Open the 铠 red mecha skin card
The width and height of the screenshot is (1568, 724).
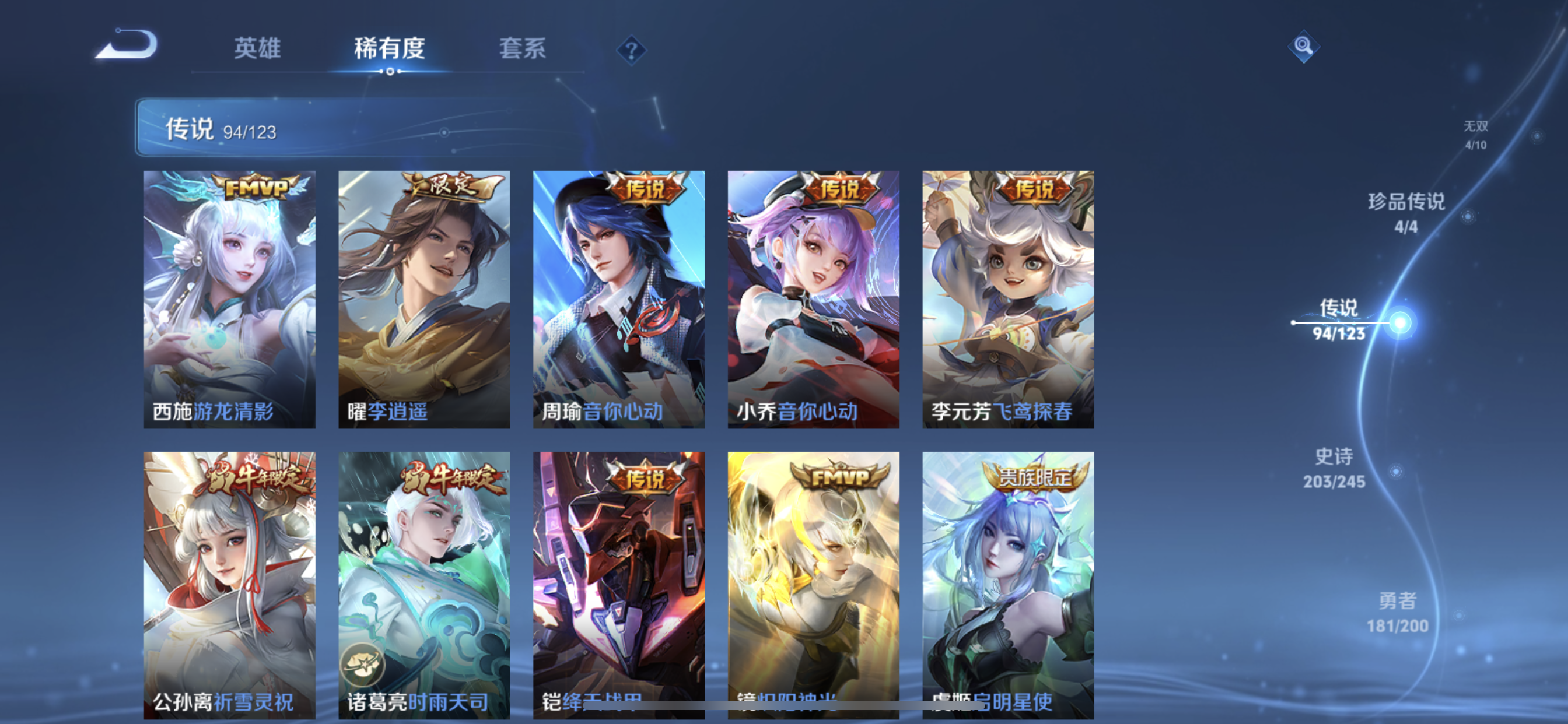619,584
